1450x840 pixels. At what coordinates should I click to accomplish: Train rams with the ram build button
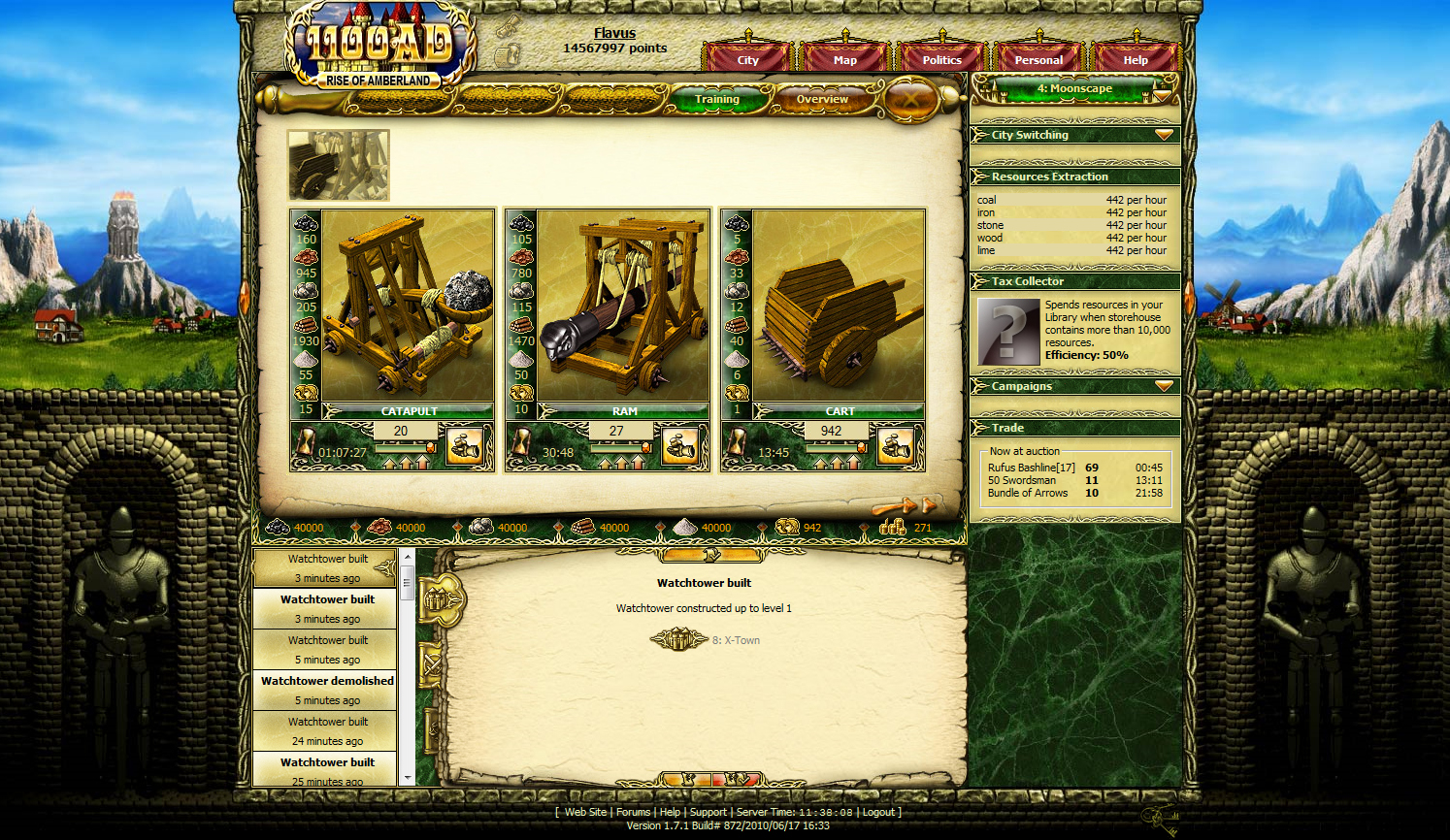click(680, 447)
